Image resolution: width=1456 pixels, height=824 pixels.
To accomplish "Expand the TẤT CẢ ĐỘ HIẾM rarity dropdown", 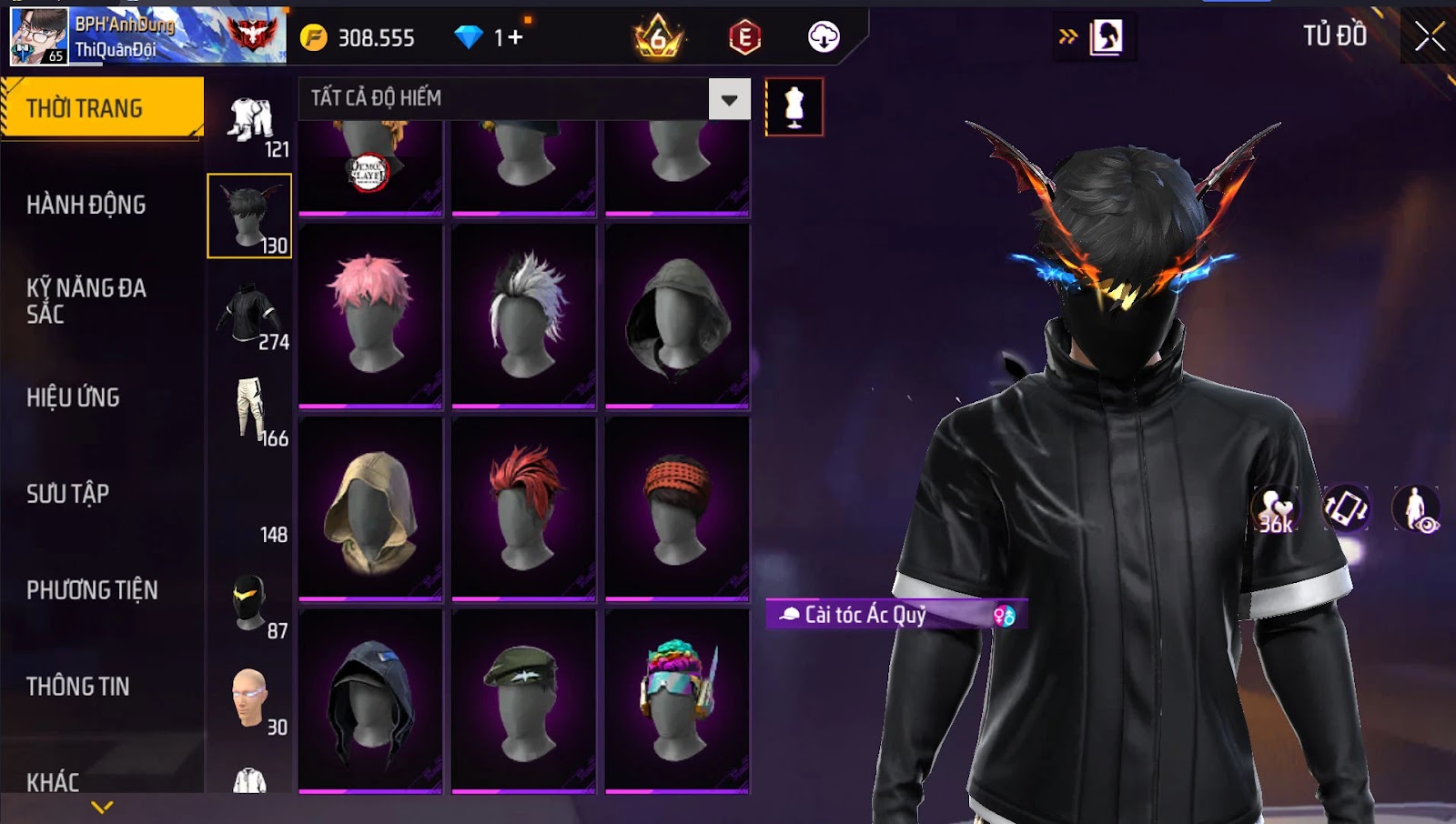I will [729, 99].
